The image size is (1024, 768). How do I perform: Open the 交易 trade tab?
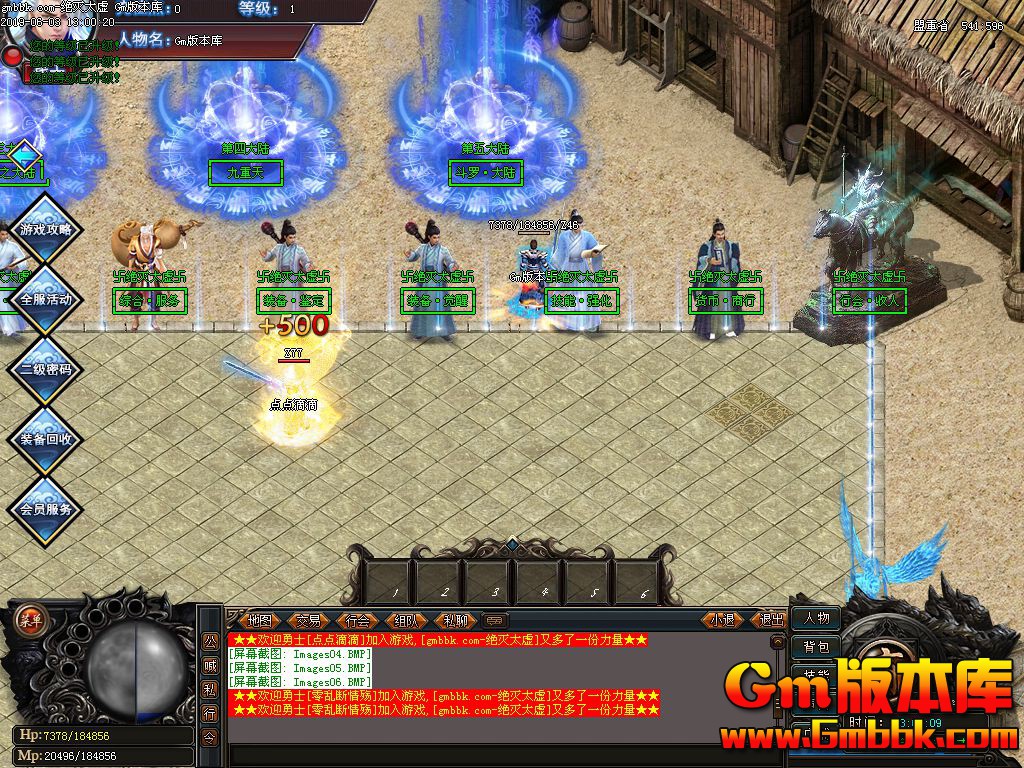tap(308, 620)
